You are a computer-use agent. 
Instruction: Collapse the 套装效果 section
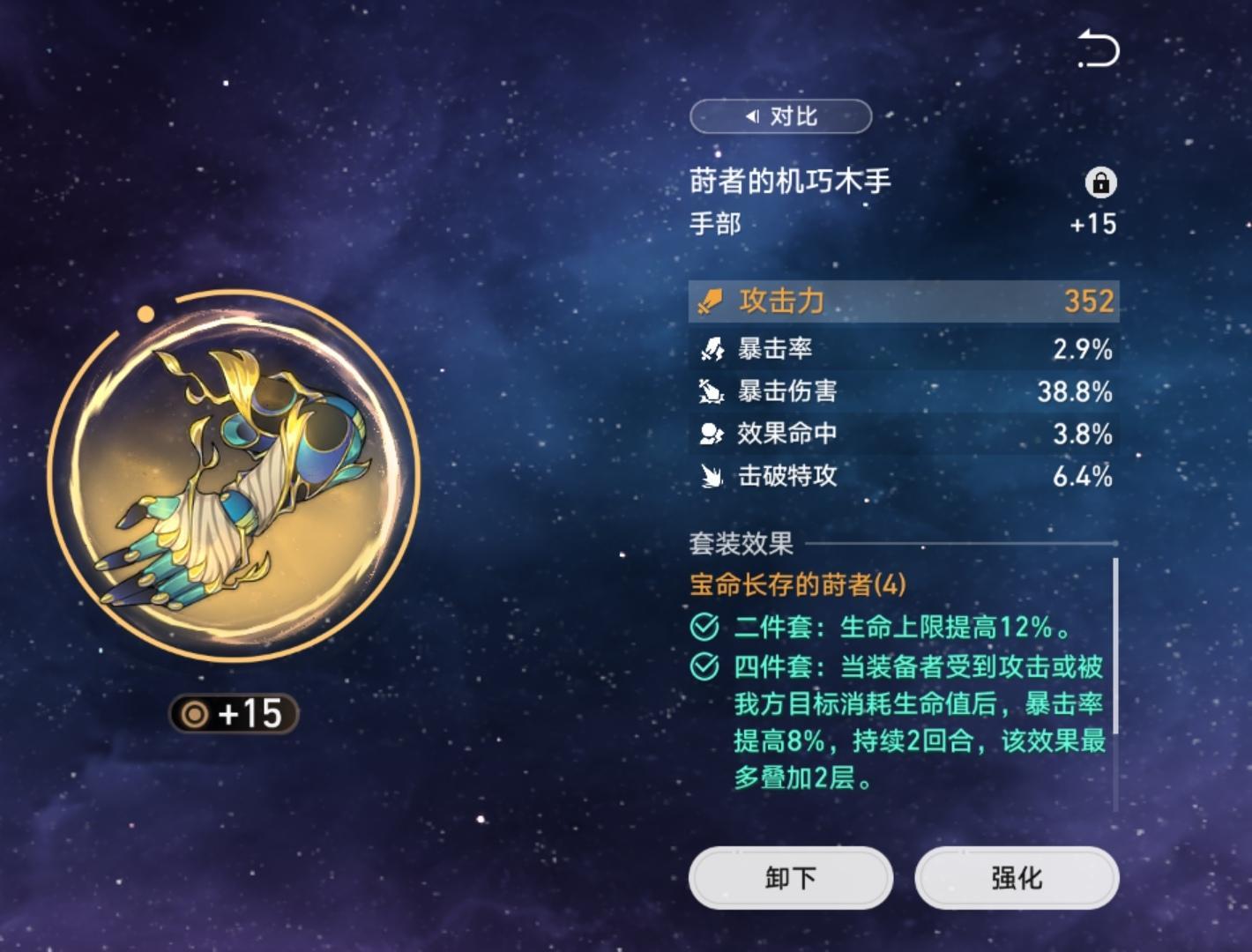tap(739, 544)
